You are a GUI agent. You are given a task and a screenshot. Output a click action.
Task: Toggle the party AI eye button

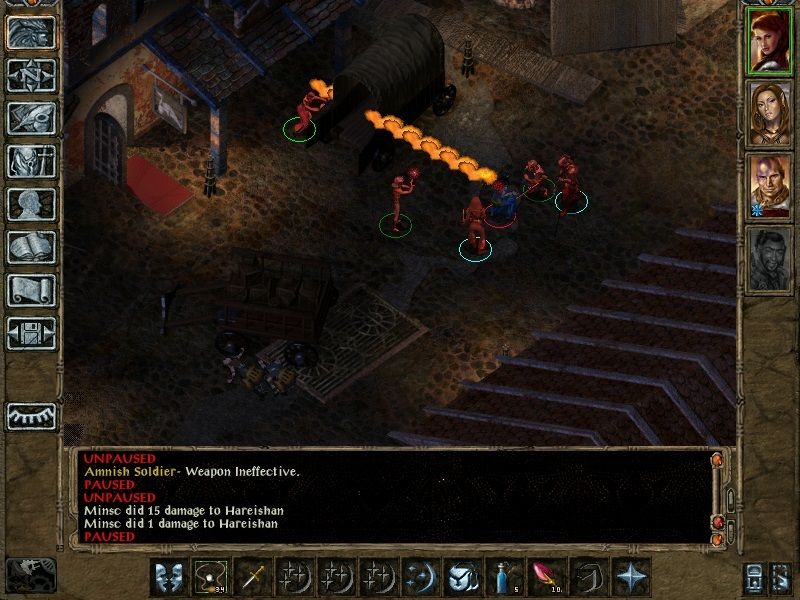(31, 415)
